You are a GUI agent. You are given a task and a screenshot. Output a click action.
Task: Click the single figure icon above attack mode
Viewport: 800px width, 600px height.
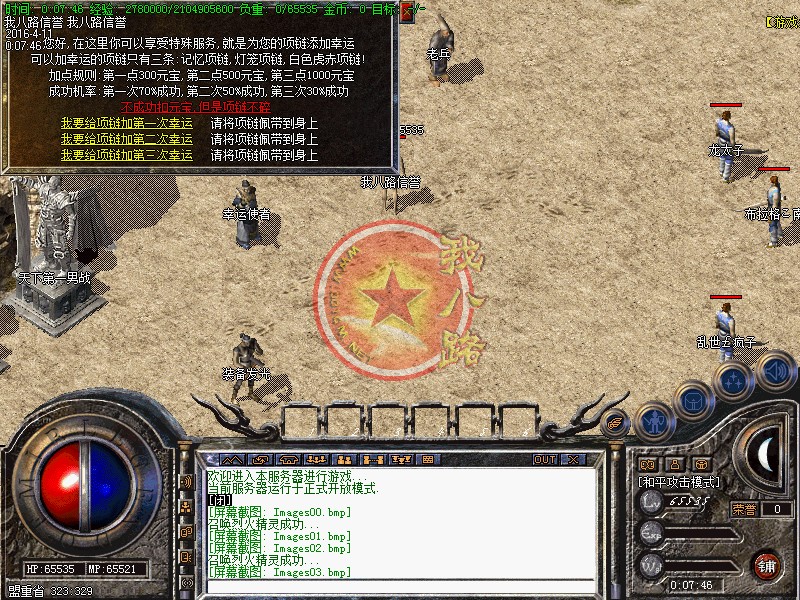pyautogui.click(x=675, y=464)
